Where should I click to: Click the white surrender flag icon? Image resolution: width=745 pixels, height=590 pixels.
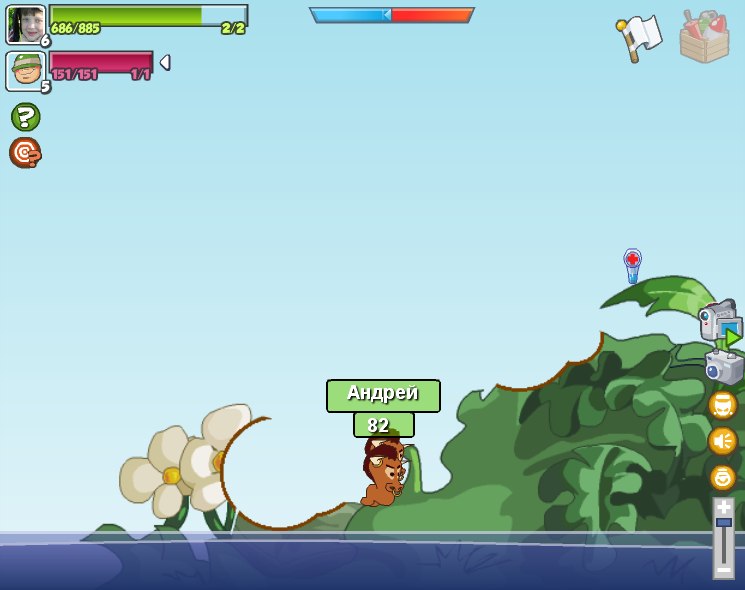coord(640,37)
